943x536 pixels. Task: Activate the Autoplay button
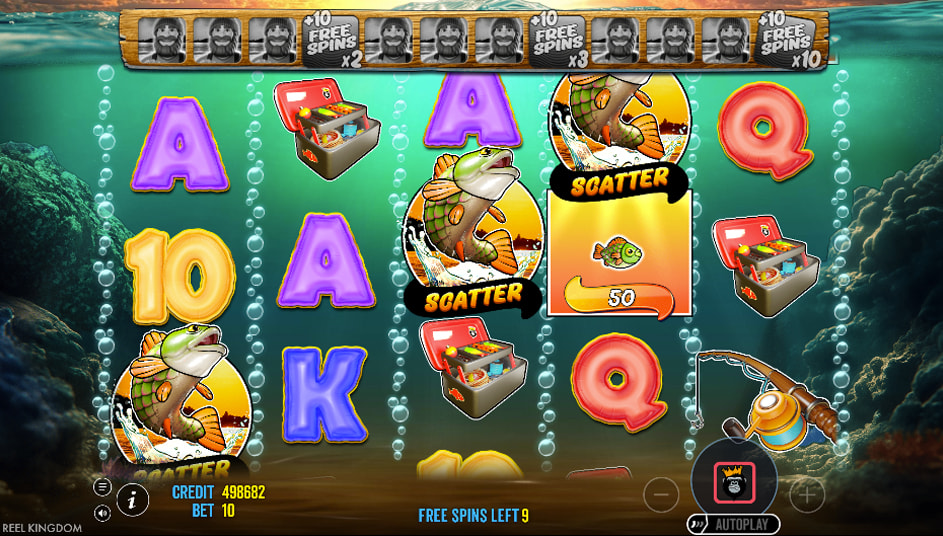734,524
